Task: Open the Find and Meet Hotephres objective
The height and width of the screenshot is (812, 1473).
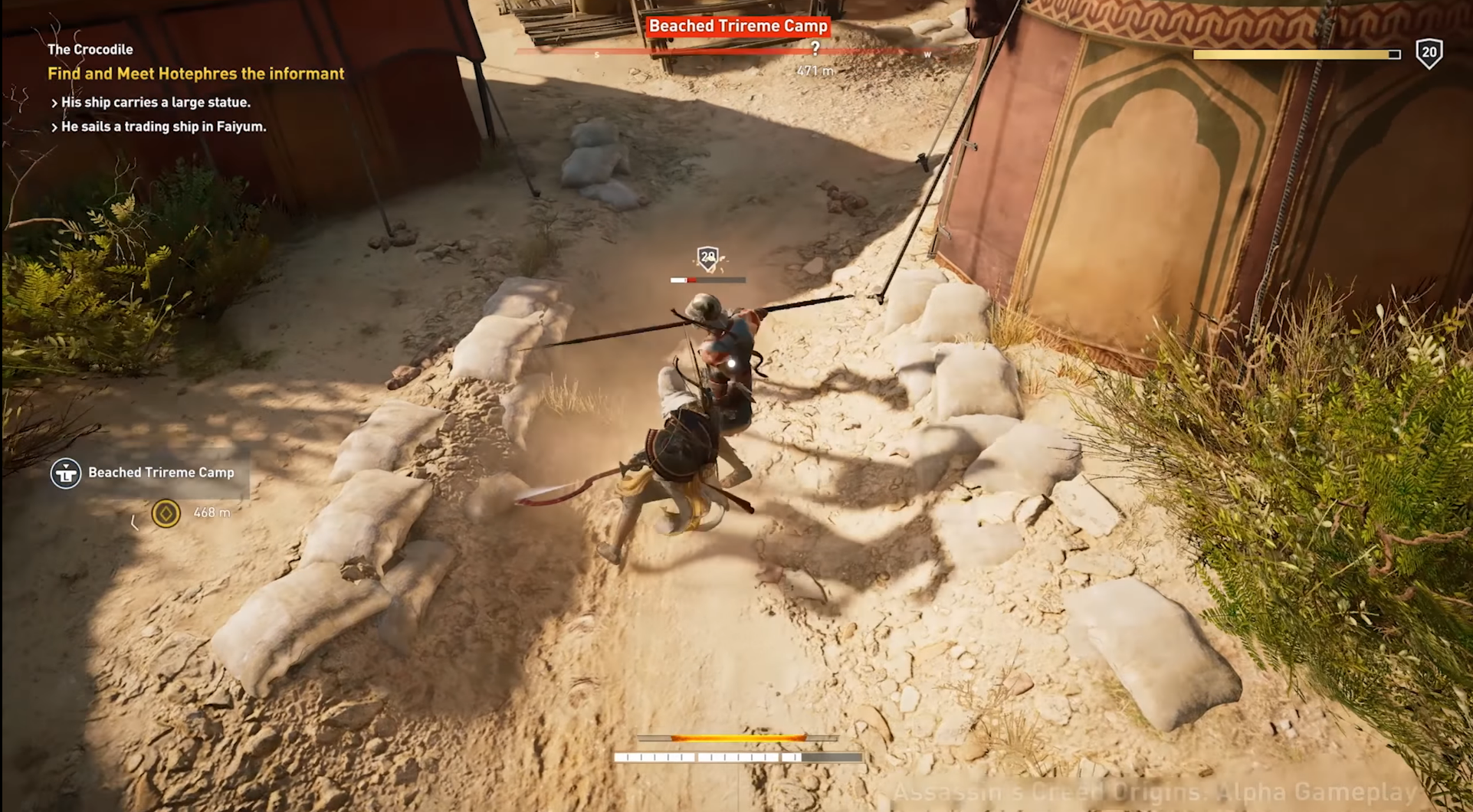Action: coord(195,74)
